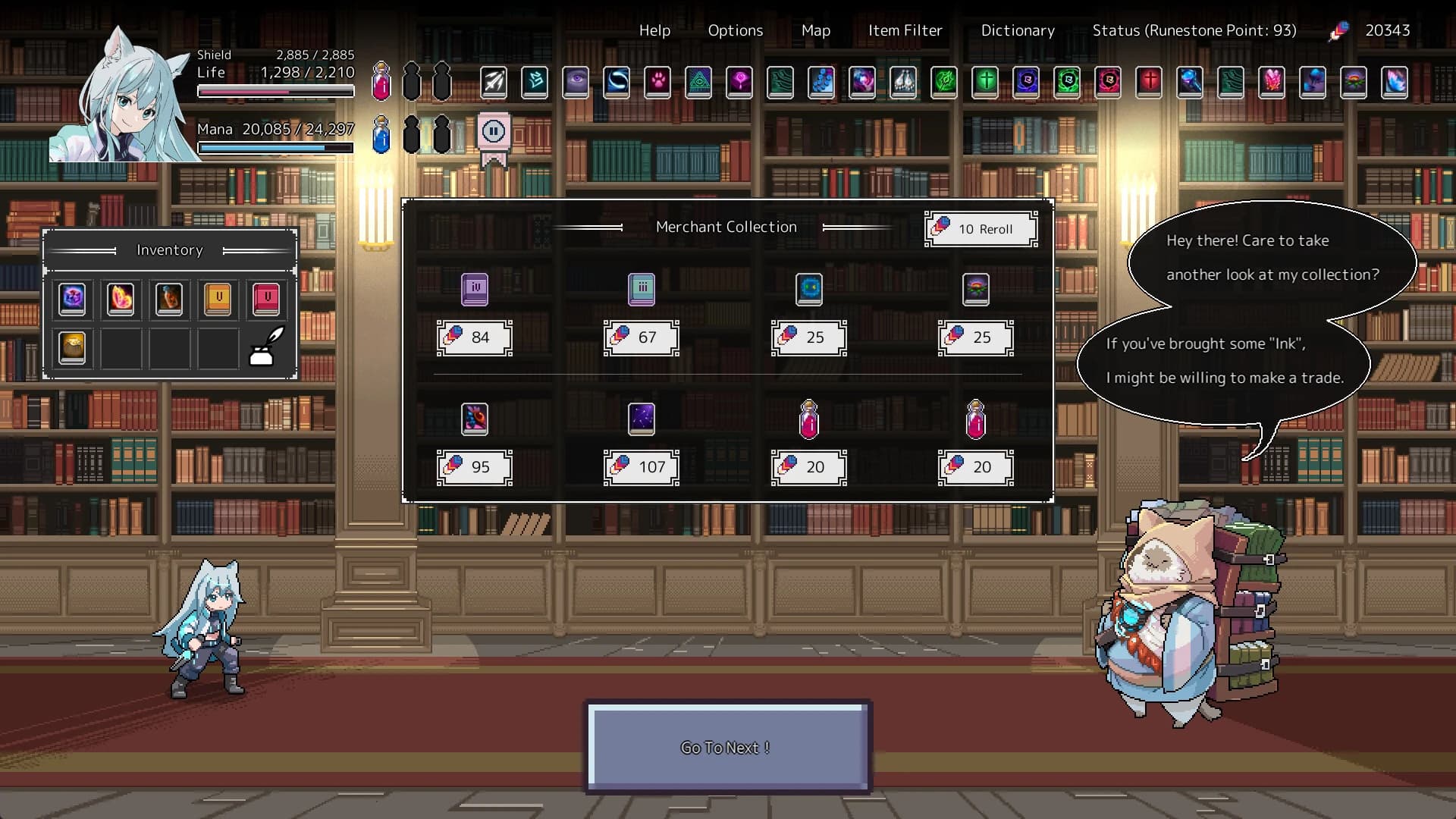1456x819 pixels.
Task: Select the purple eye buff book icon
Action: coord(576,83)
